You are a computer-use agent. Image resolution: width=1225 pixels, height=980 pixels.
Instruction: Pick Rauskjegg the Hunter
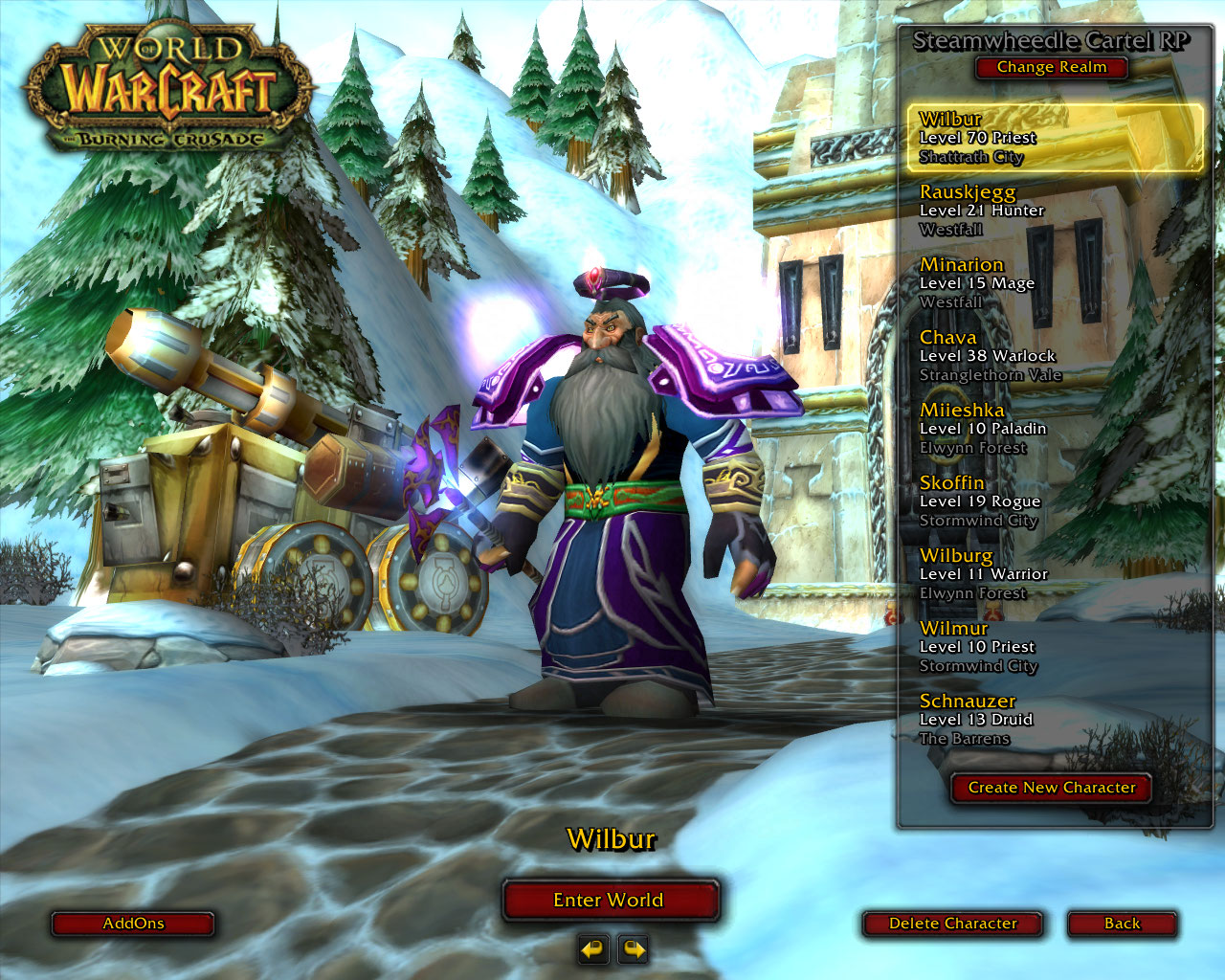(1053, 211)
